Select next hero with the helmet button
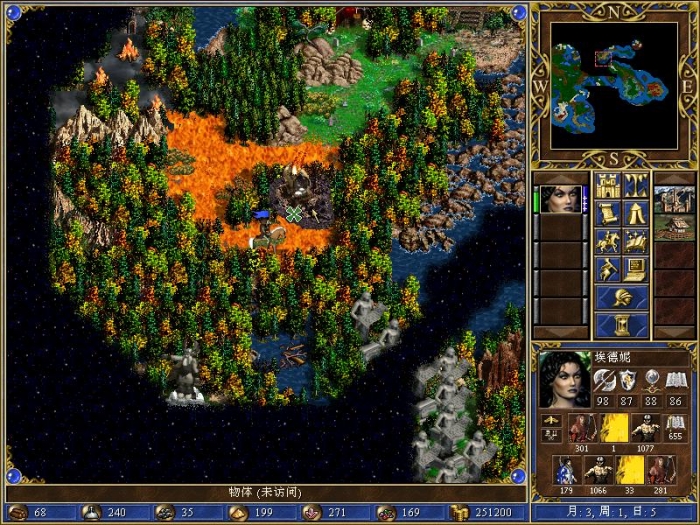Screen dimensions: 700x525 pos(621,297)
